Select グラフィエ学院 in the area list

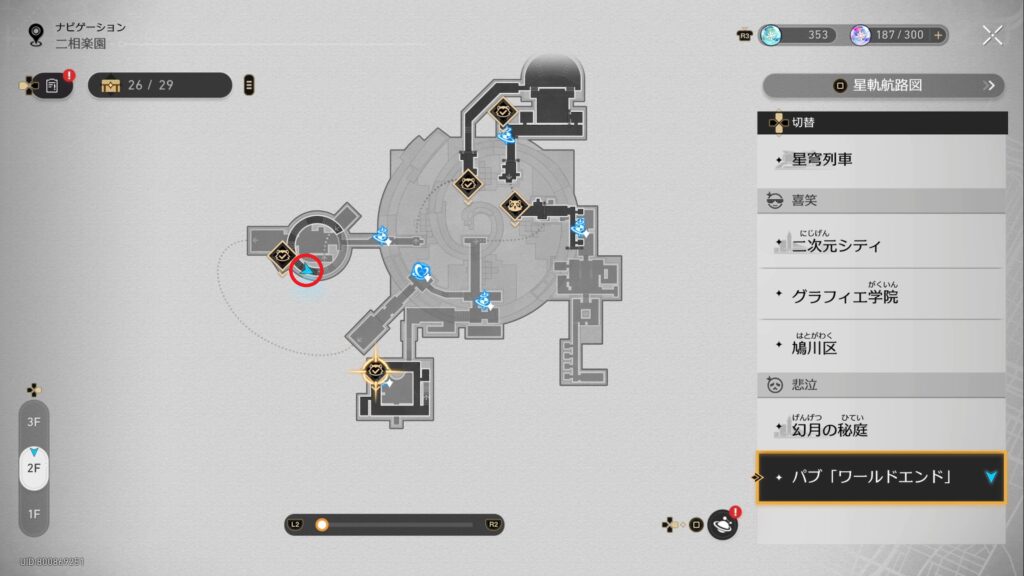tap(881, 295)
